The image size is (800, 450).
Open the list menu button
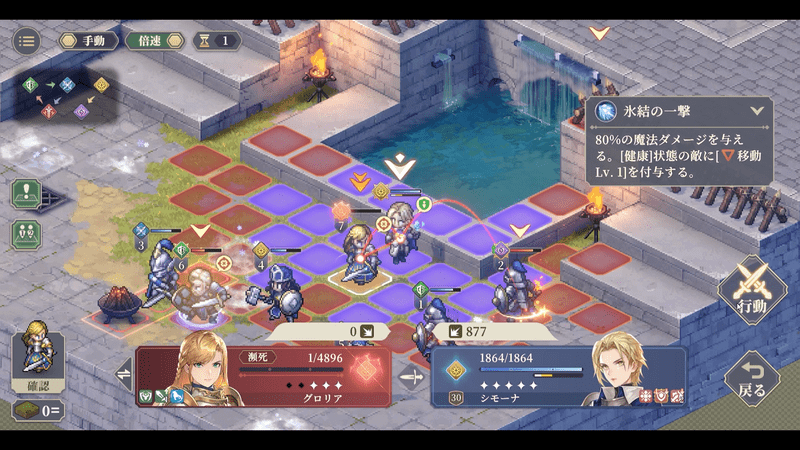(x=27, y=41)
